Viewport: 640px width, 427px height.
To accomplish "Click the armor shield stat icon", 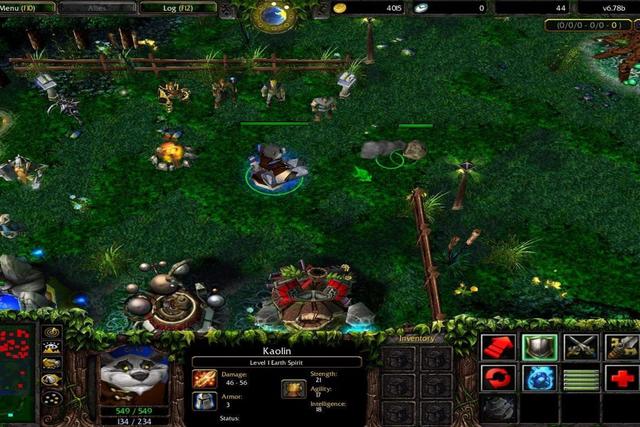I will tap(204, 401).
